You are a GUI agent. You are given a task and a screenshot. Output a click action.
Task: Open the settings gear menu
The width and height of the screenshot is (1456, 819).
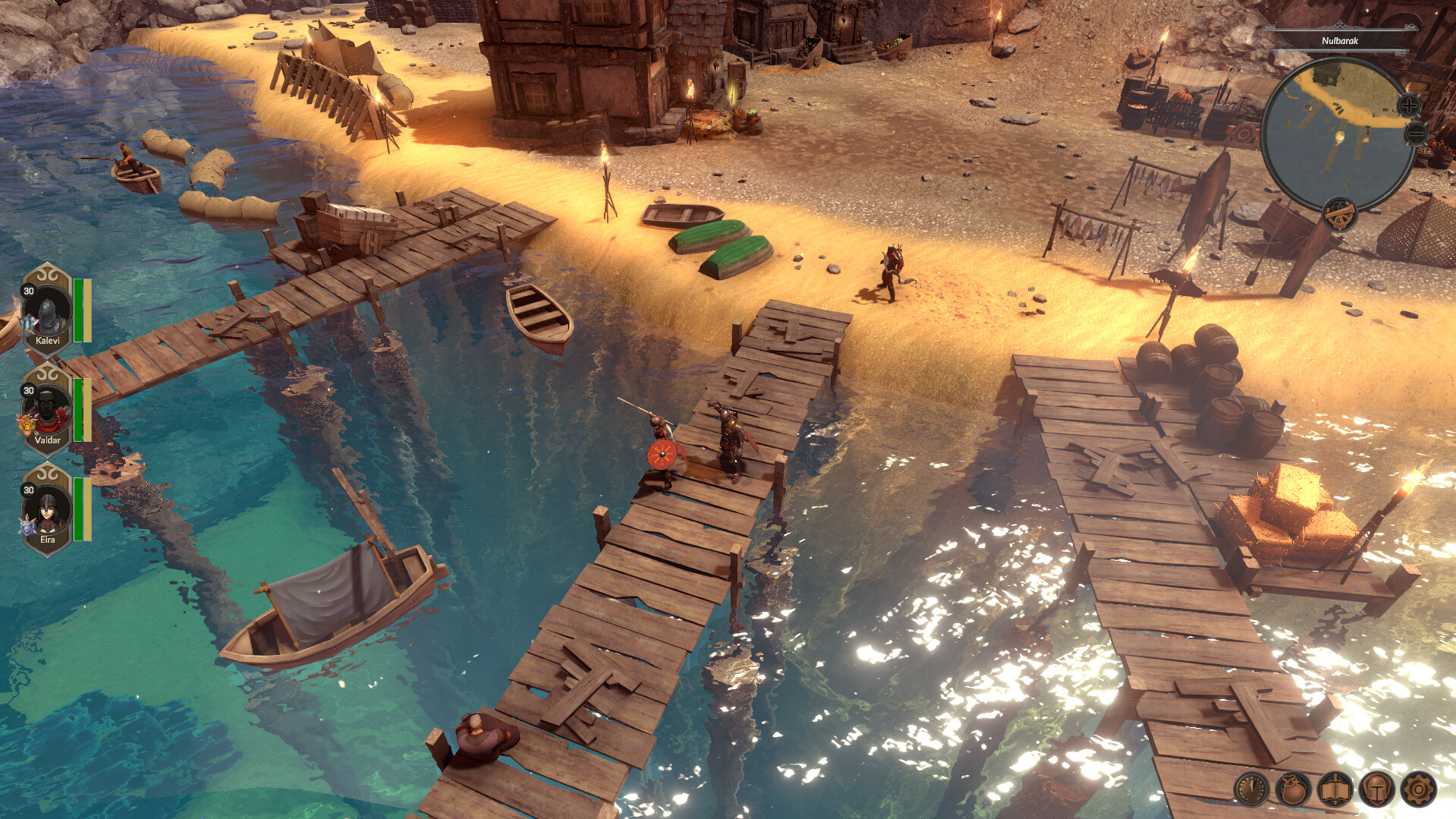pyautogui.click(x=1417, y=789)
